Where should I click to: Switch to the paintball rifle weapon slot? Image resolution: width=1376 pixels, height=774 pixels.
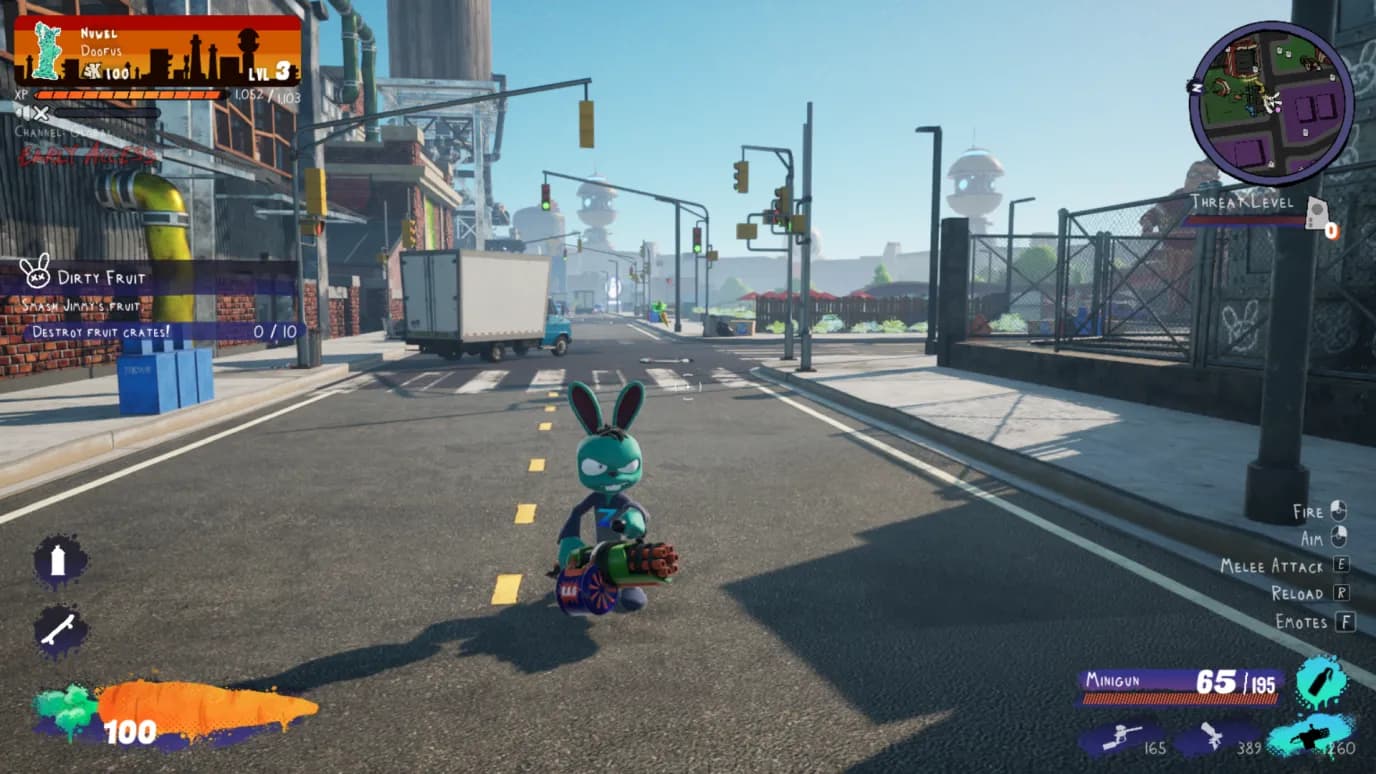1119,739
